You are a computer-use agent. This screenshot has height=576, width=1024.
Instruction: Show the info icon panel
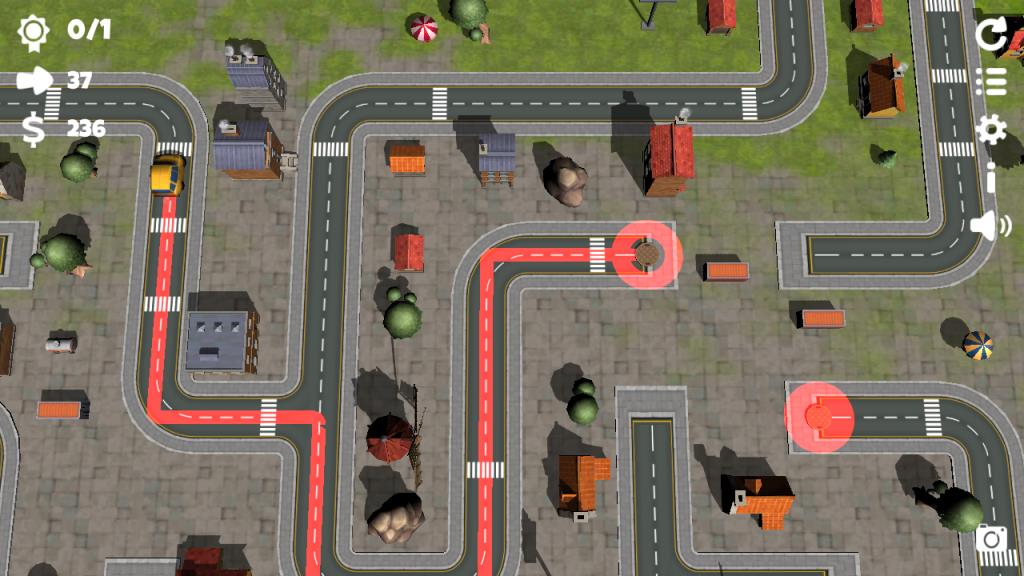990,177
